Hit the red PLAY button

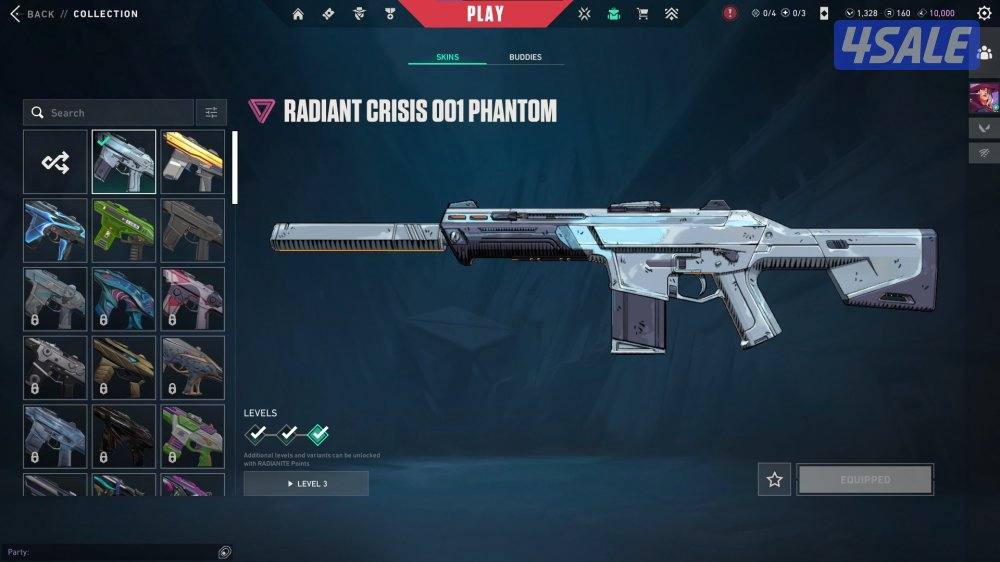click(x=486, y=13)
